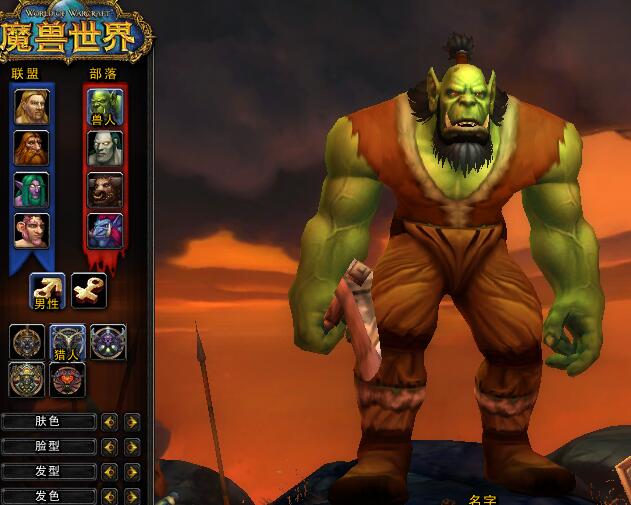
Task: Select the Hunter (猎人) class icon
Action: click(x=68, y=342)
